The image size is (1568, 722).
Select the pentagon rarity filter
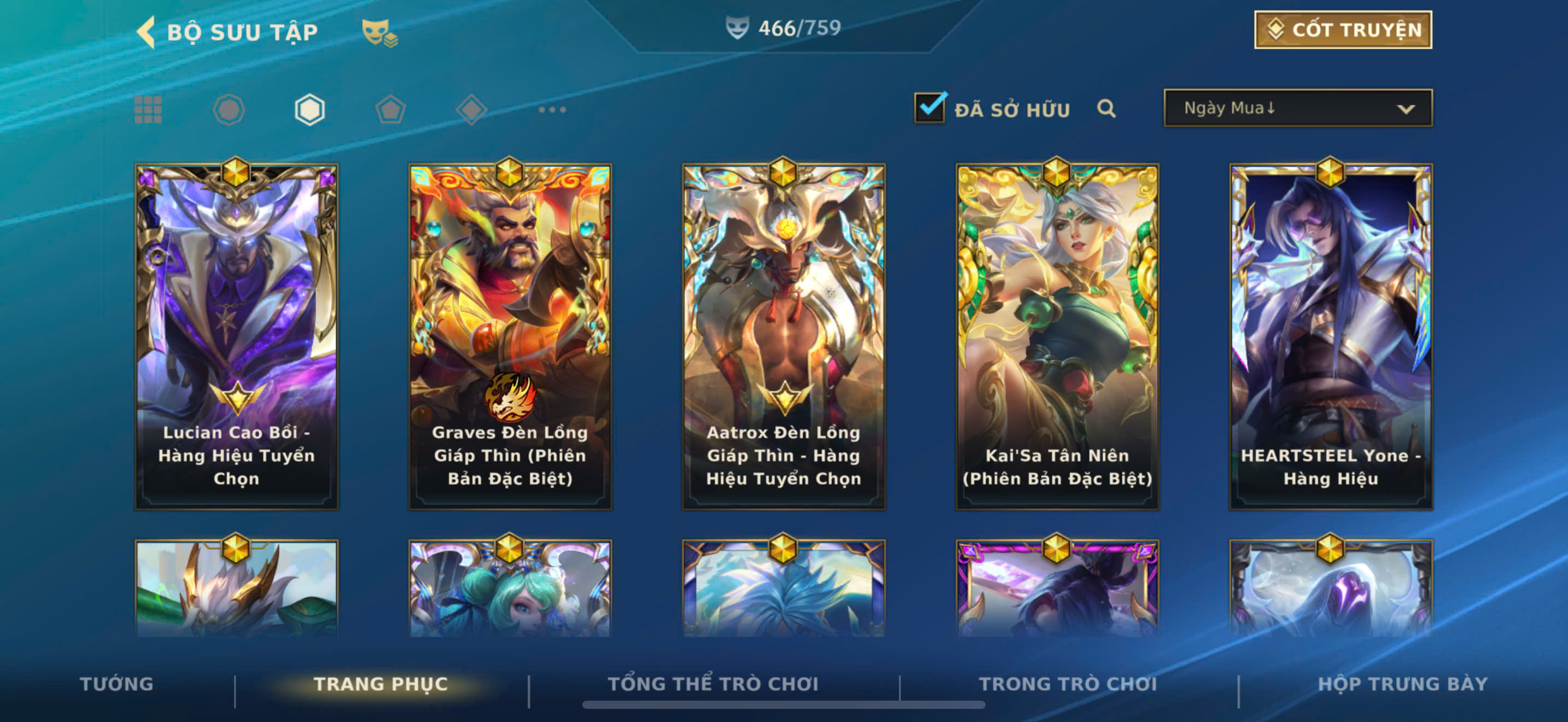[x=390, y=110]
